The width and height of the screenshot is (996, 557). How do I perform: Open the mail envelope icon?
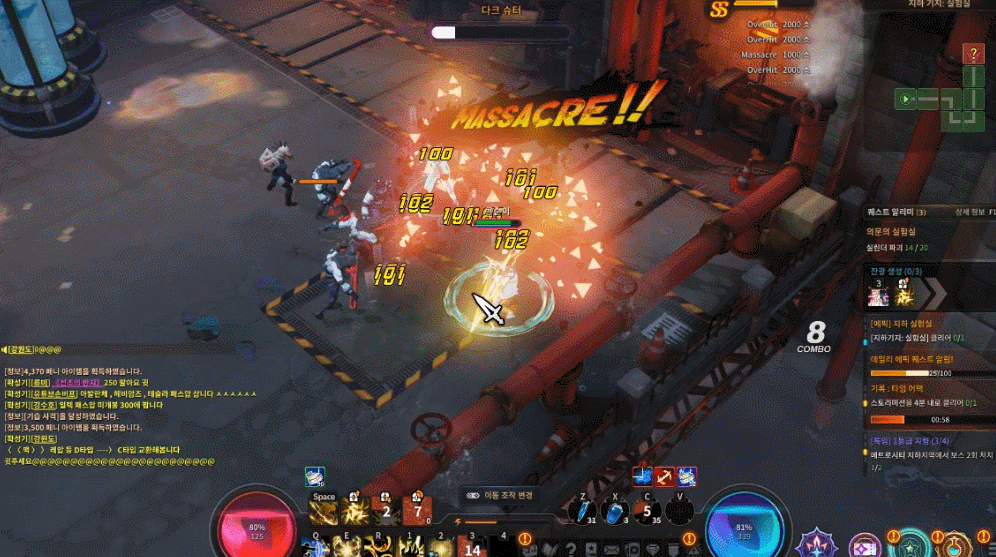(x=611, y=548)
